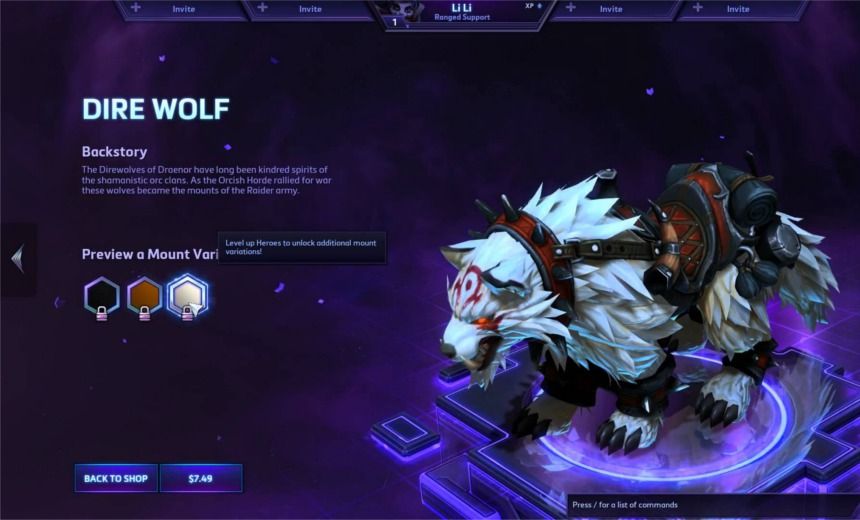
Task: Buy the mount for $7.49
Action: coord(201,478)
